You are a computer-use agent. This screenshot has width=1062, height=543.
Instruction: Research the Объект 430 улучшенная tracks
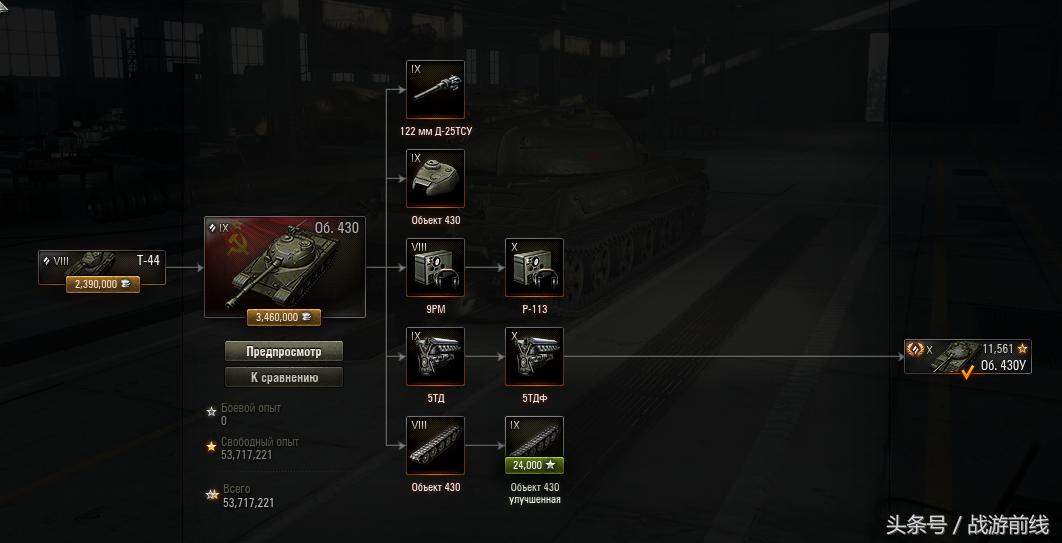534,438
